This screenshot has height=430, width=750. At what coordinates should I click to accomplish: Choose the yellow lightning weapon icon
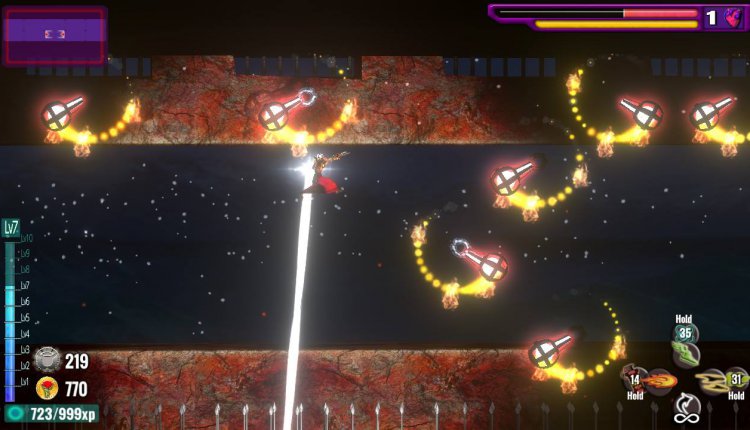coord(713,380)
